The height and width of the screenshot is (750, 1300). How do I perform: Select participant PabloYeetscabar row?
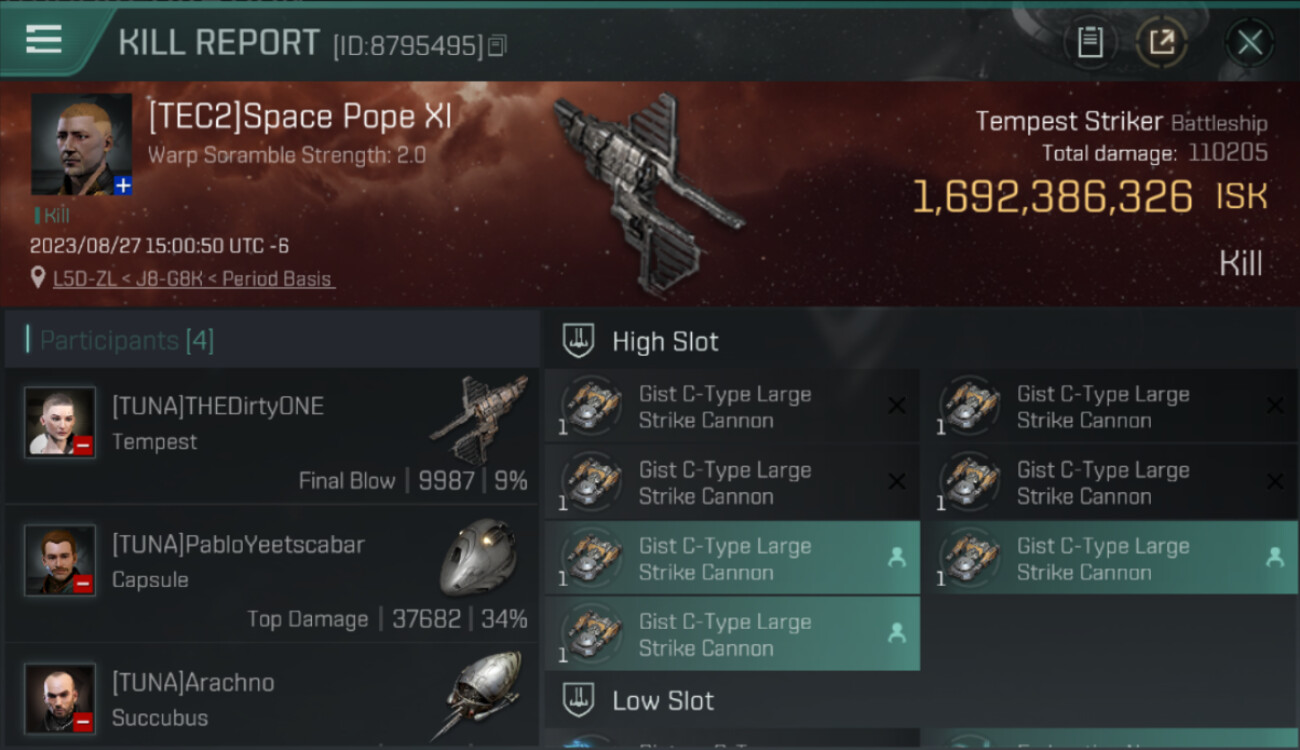click(272, 573)
